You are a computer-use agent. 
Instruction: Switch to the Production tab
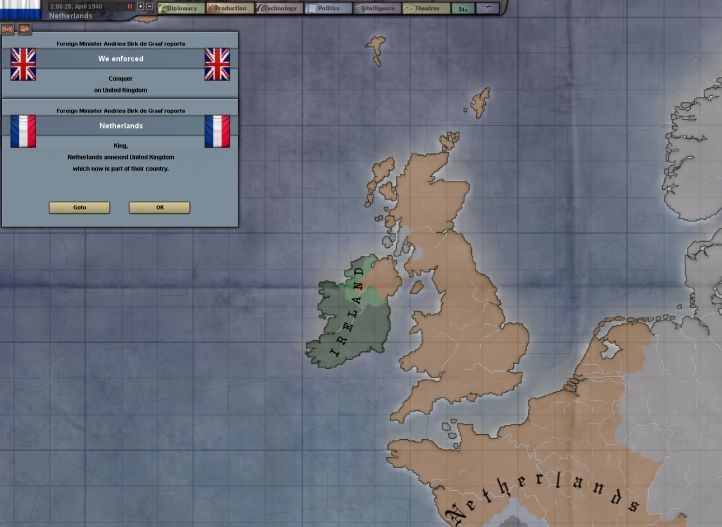pyautogui.click(x=229, y=8)
